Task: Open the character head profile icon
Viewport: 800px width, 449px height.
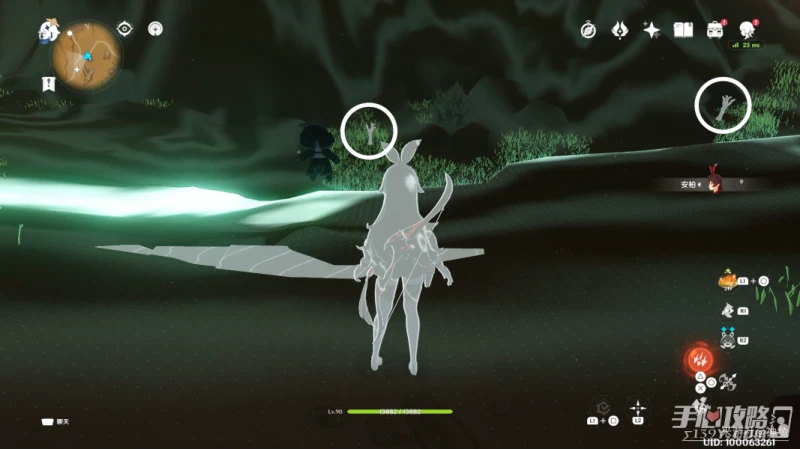Action: [746, 30]
